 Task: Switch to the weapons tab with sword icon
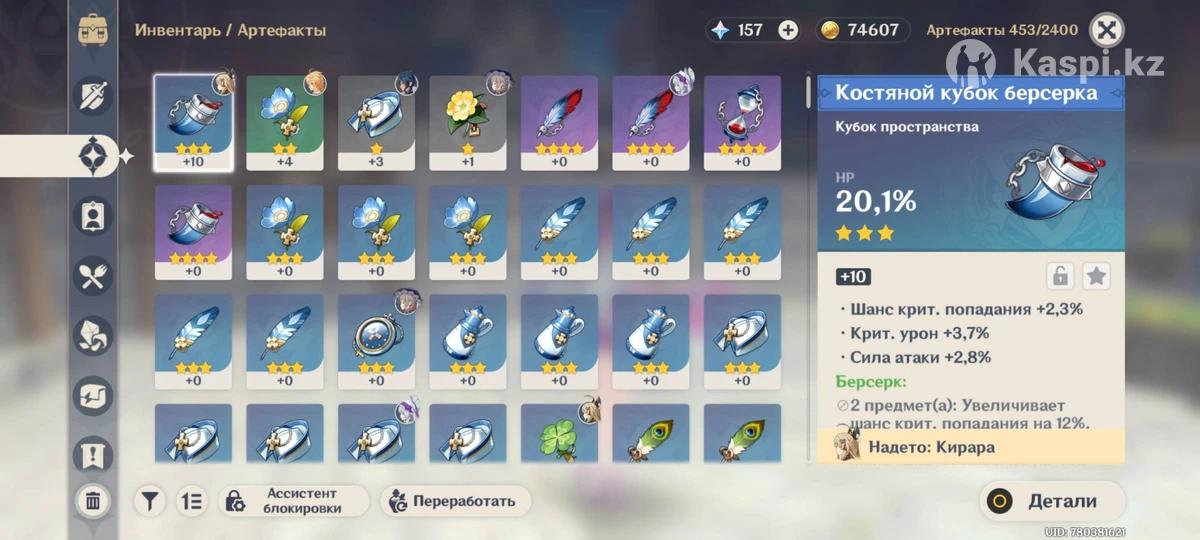(x=93, y=96)
